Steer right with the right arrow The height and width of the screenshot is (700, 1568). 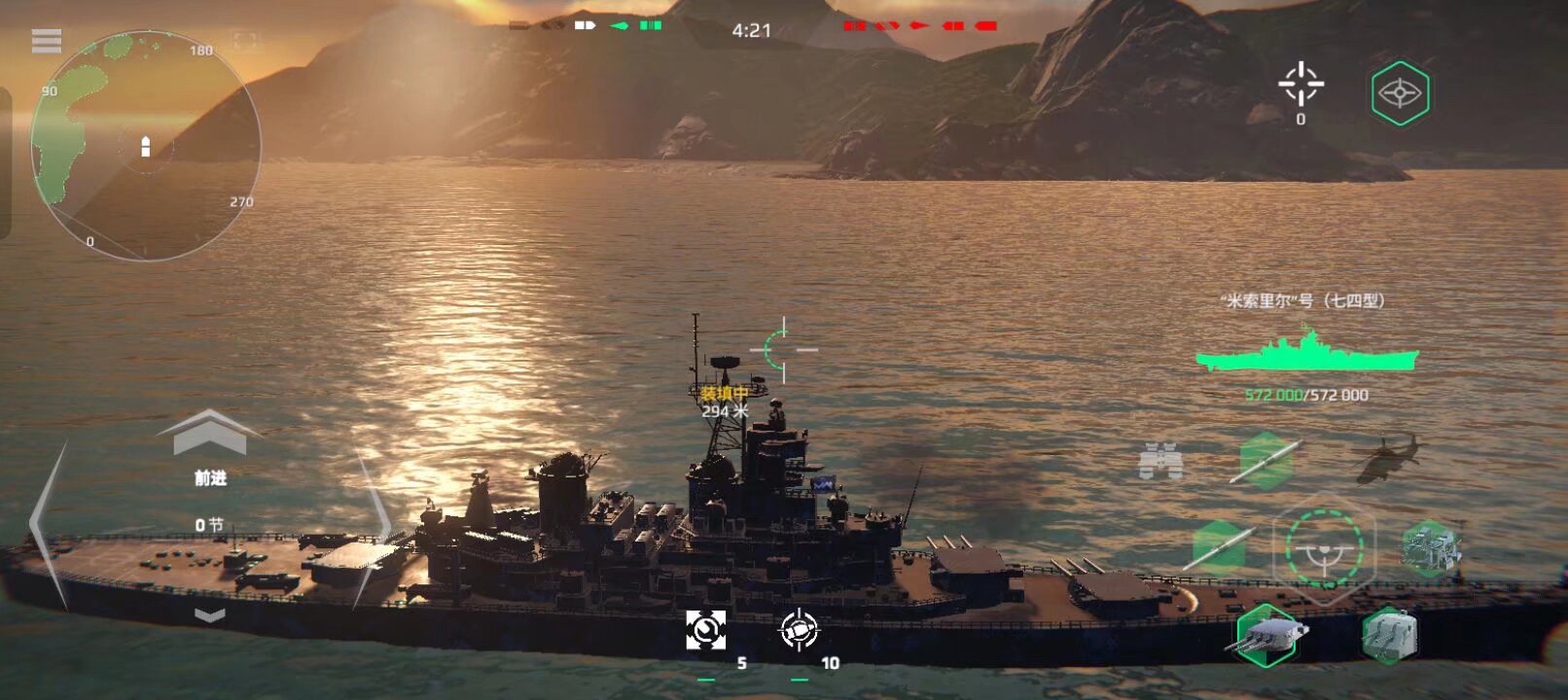click(373, 525)
